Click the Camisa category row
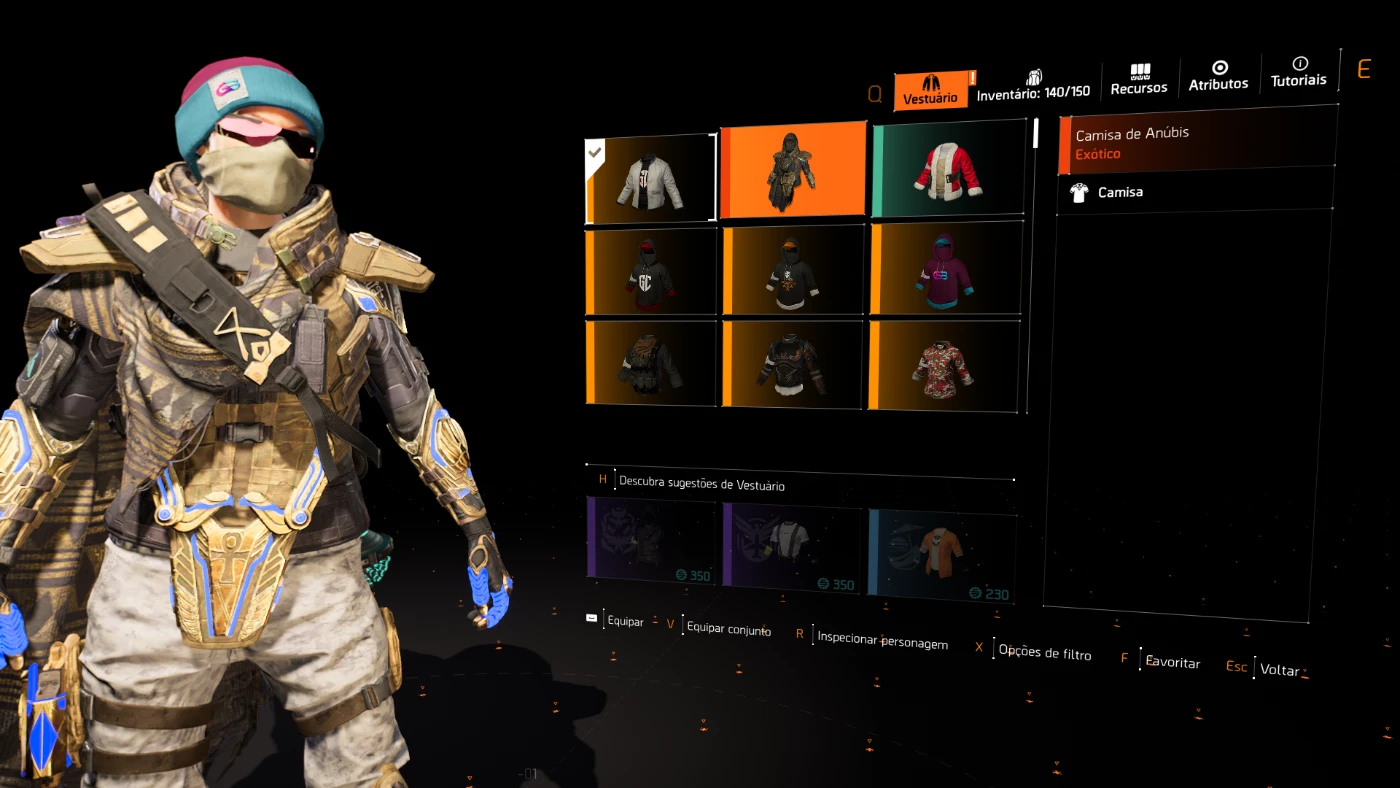Screen dimensions: 1400x788 click(1195, 191)
